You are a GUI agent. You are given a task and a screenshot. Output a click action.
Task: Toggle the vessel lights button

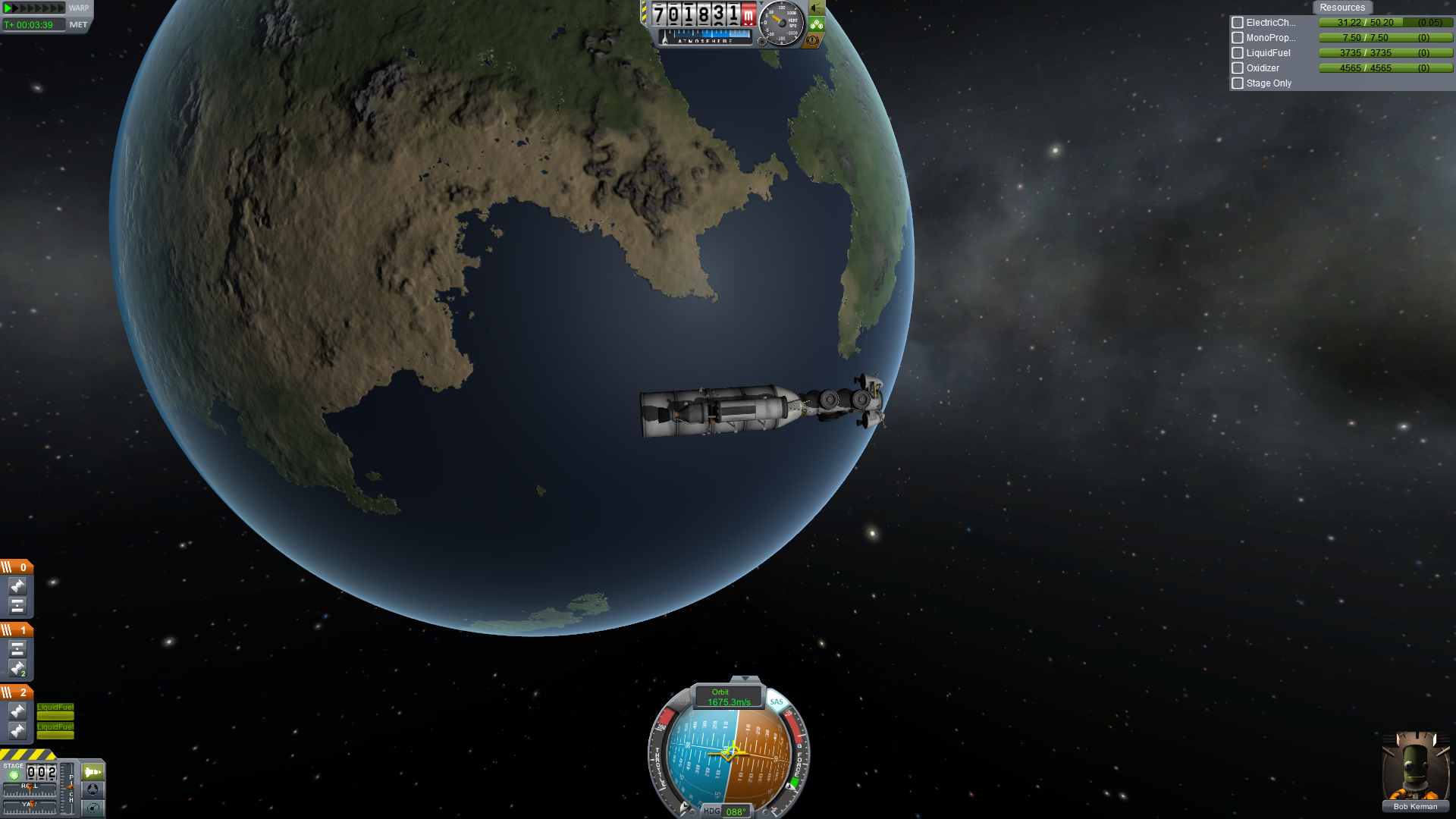click(x=817, y=8)
